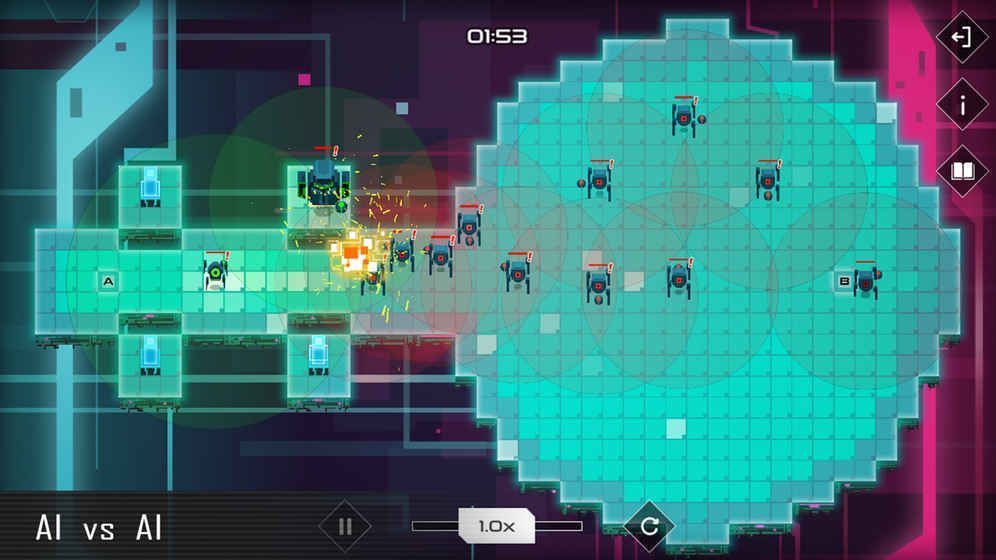996x560 pixels.
Task: Adjust the 1.0x playback speed slider
Action: coord(497,526)
